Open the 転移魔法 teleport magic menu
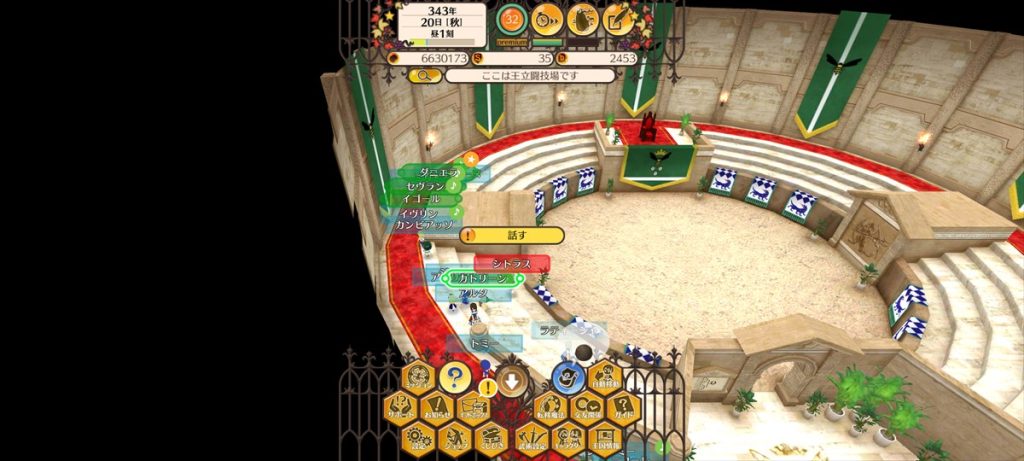 (549, 408)
